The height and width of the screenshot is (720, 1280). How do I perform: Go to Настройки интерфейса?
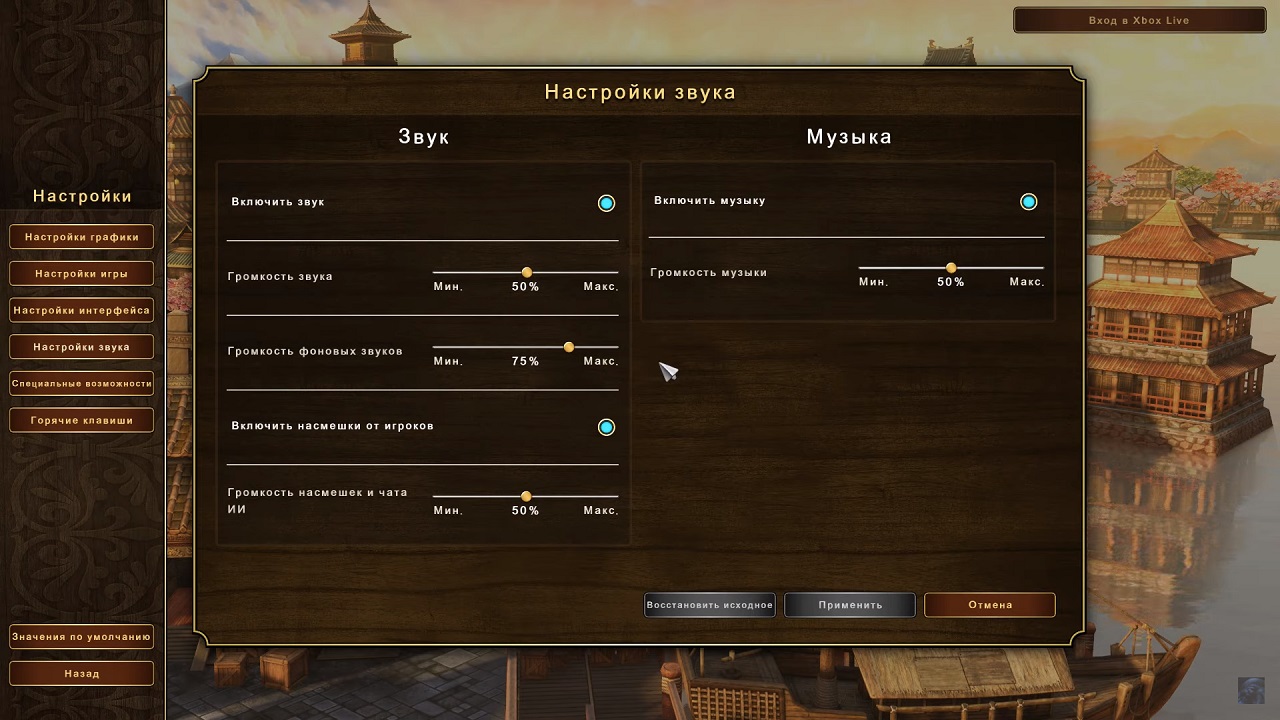coord(81,310)
